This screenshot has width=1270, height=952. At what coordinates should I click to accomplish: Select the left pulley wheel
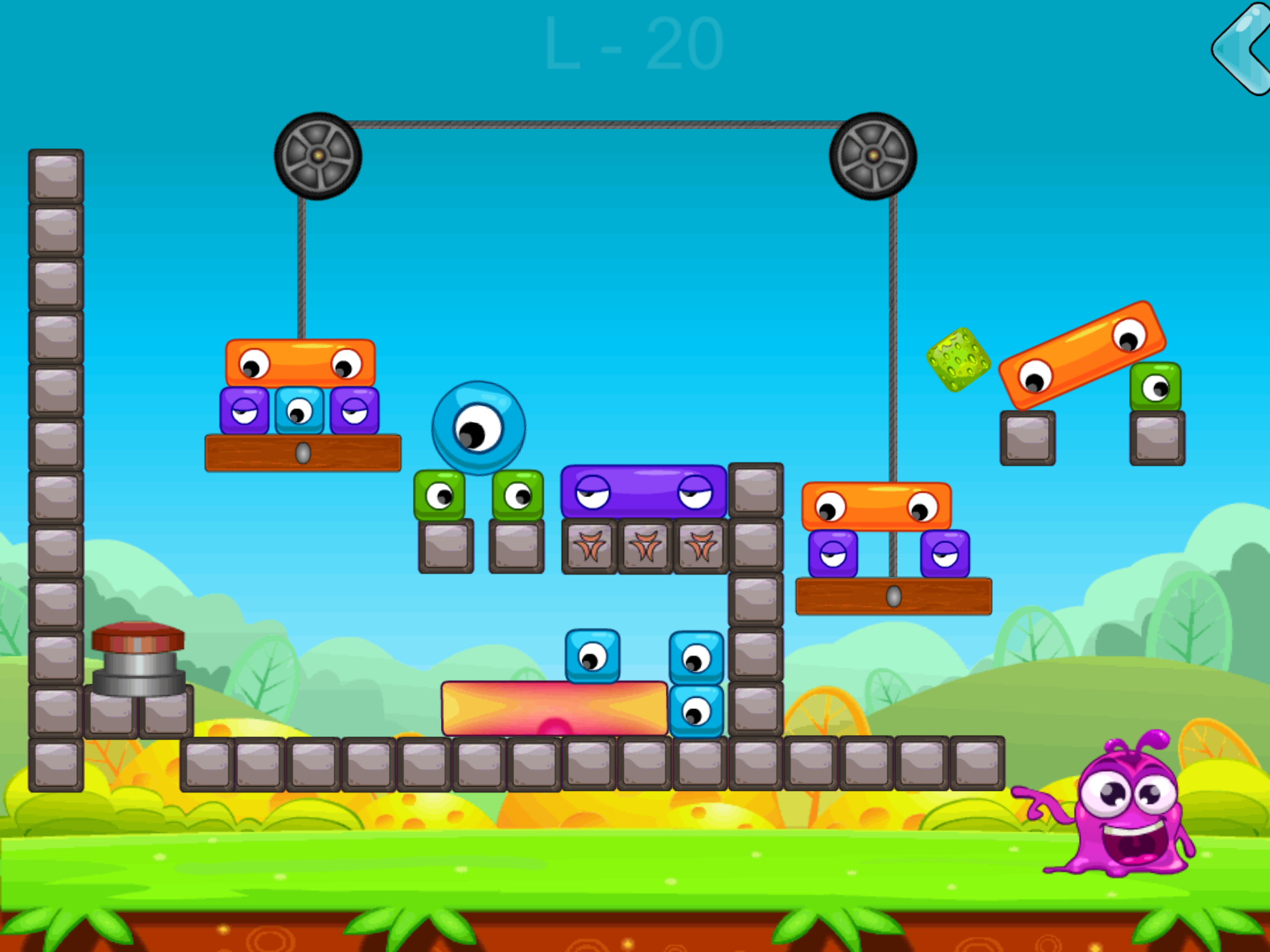click(x=317, y=156)
